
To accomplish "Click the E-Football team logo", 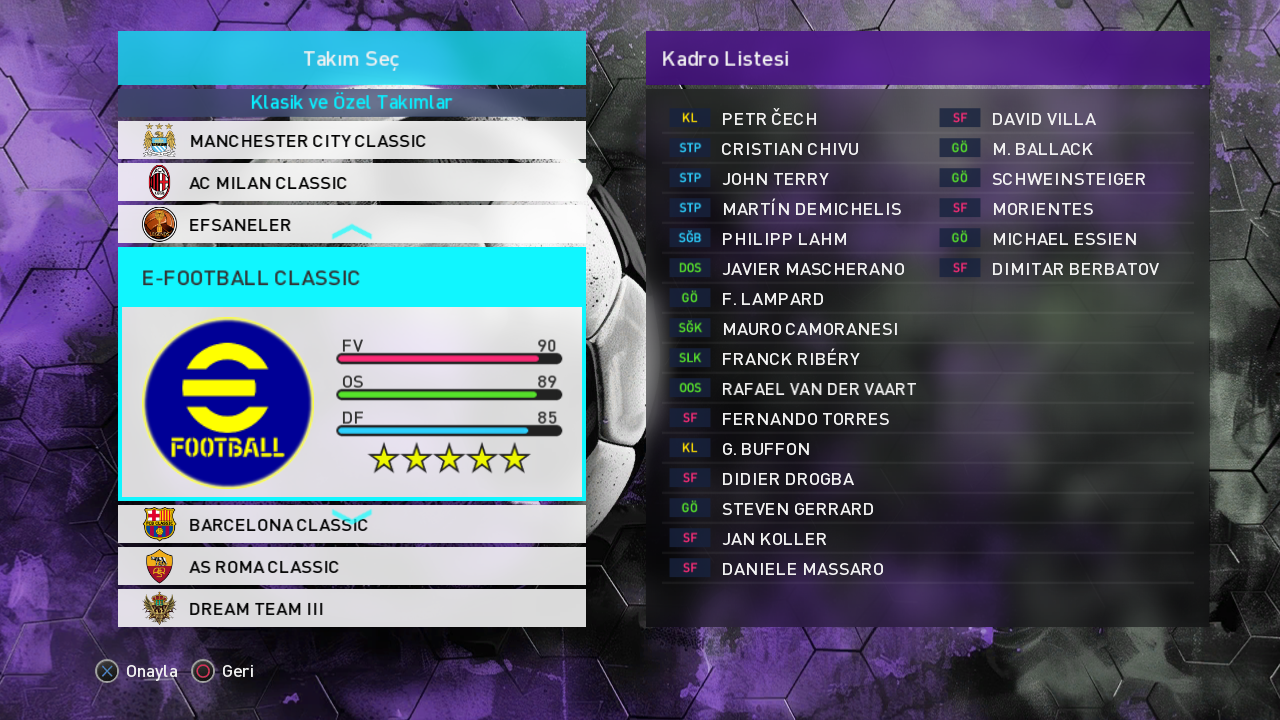I will [228, 403].
